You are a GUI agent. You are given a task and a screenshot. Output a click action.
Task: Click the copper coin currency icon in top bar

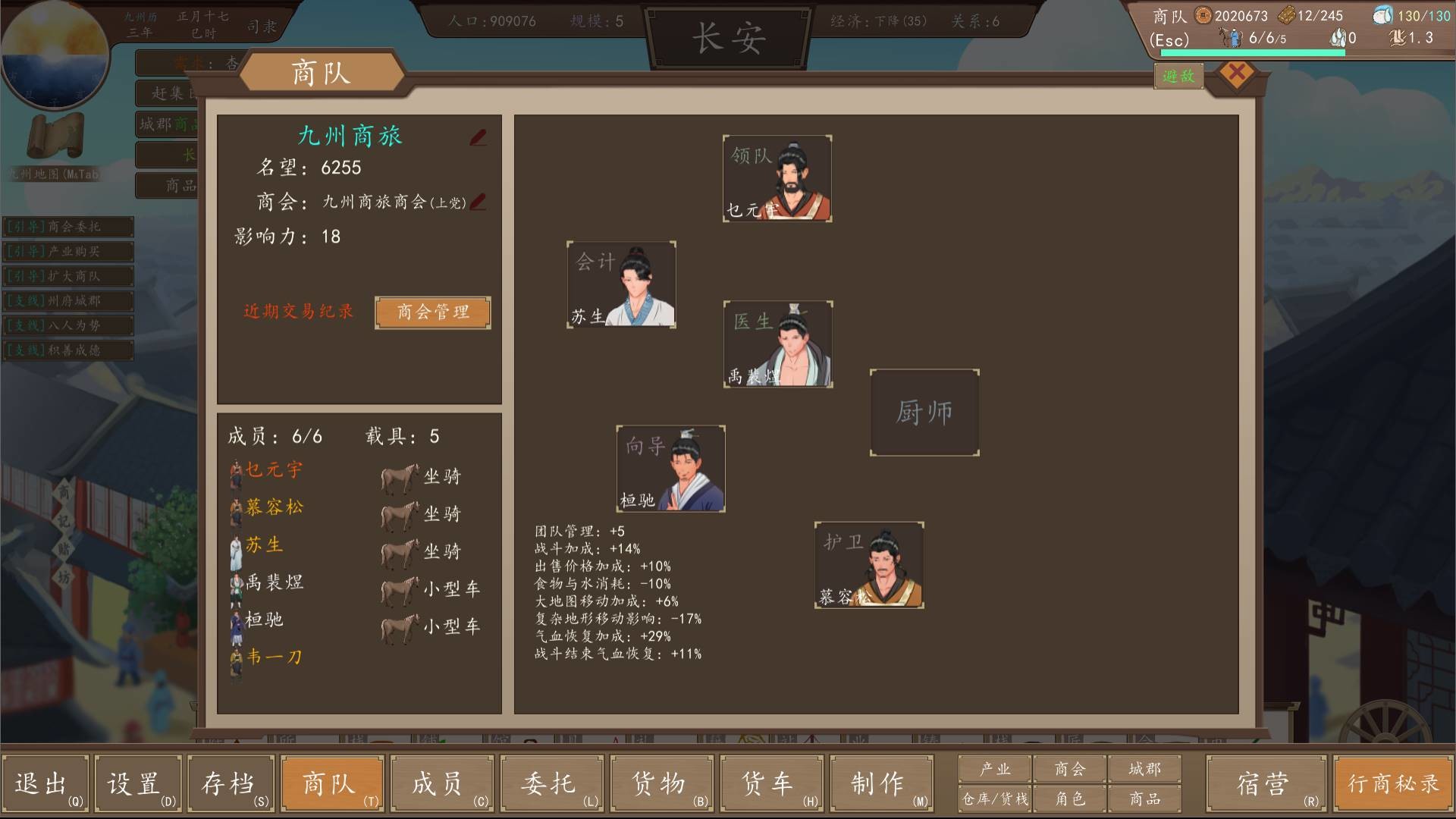tap(1204, 14)
